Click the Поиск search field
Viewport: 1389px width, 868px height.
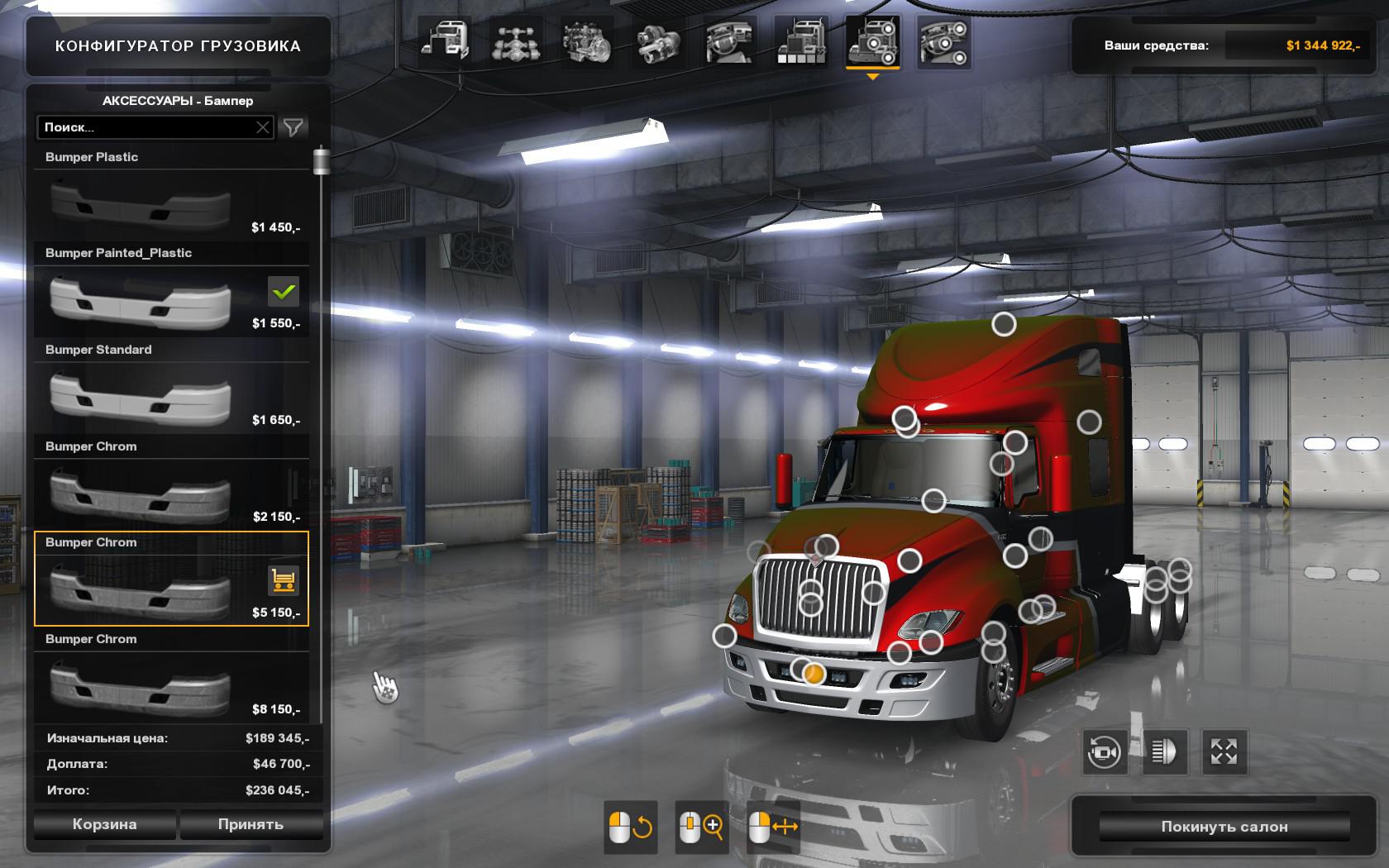click(147, 127)
